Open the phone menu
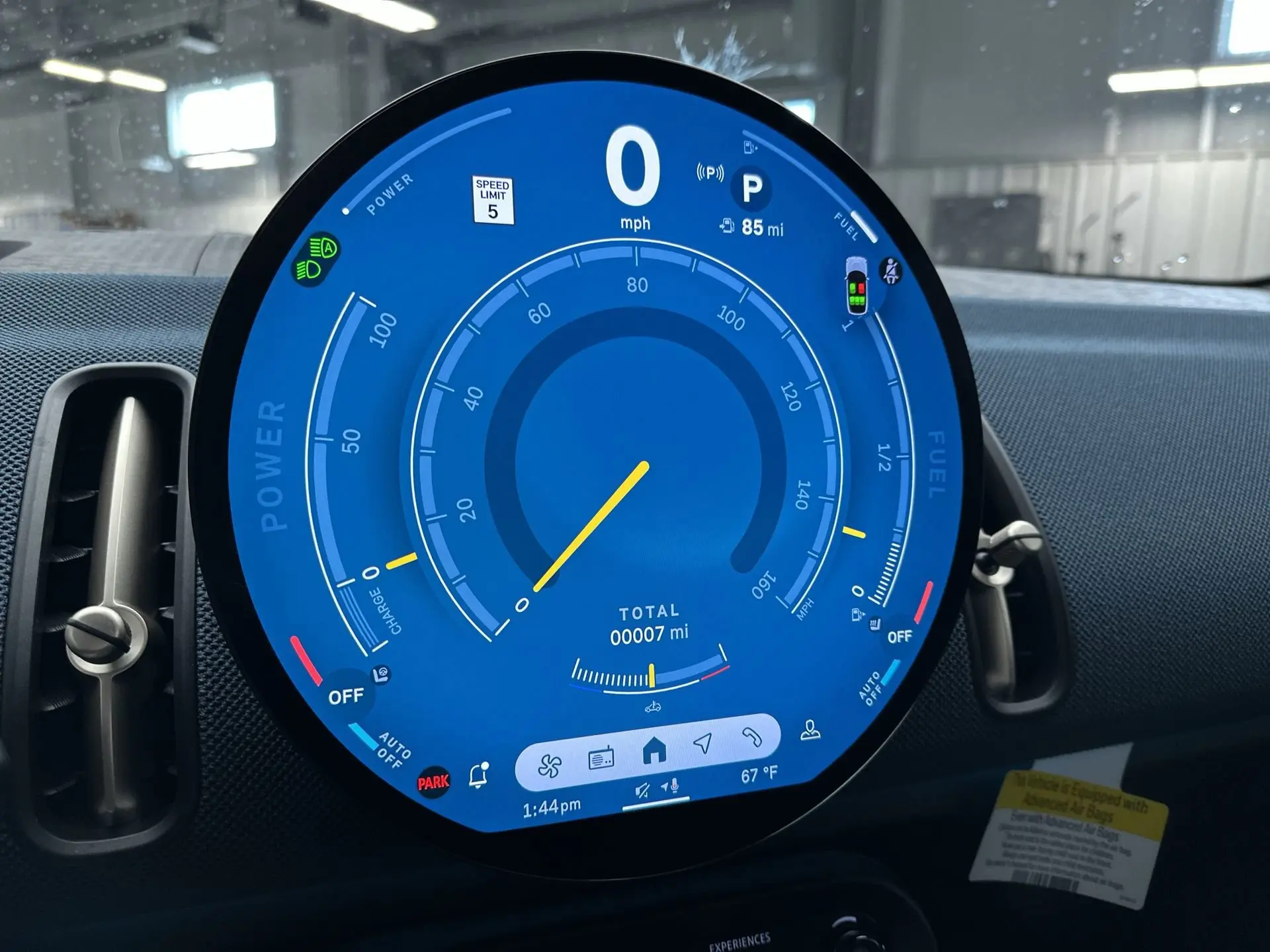 coord(751,736)
